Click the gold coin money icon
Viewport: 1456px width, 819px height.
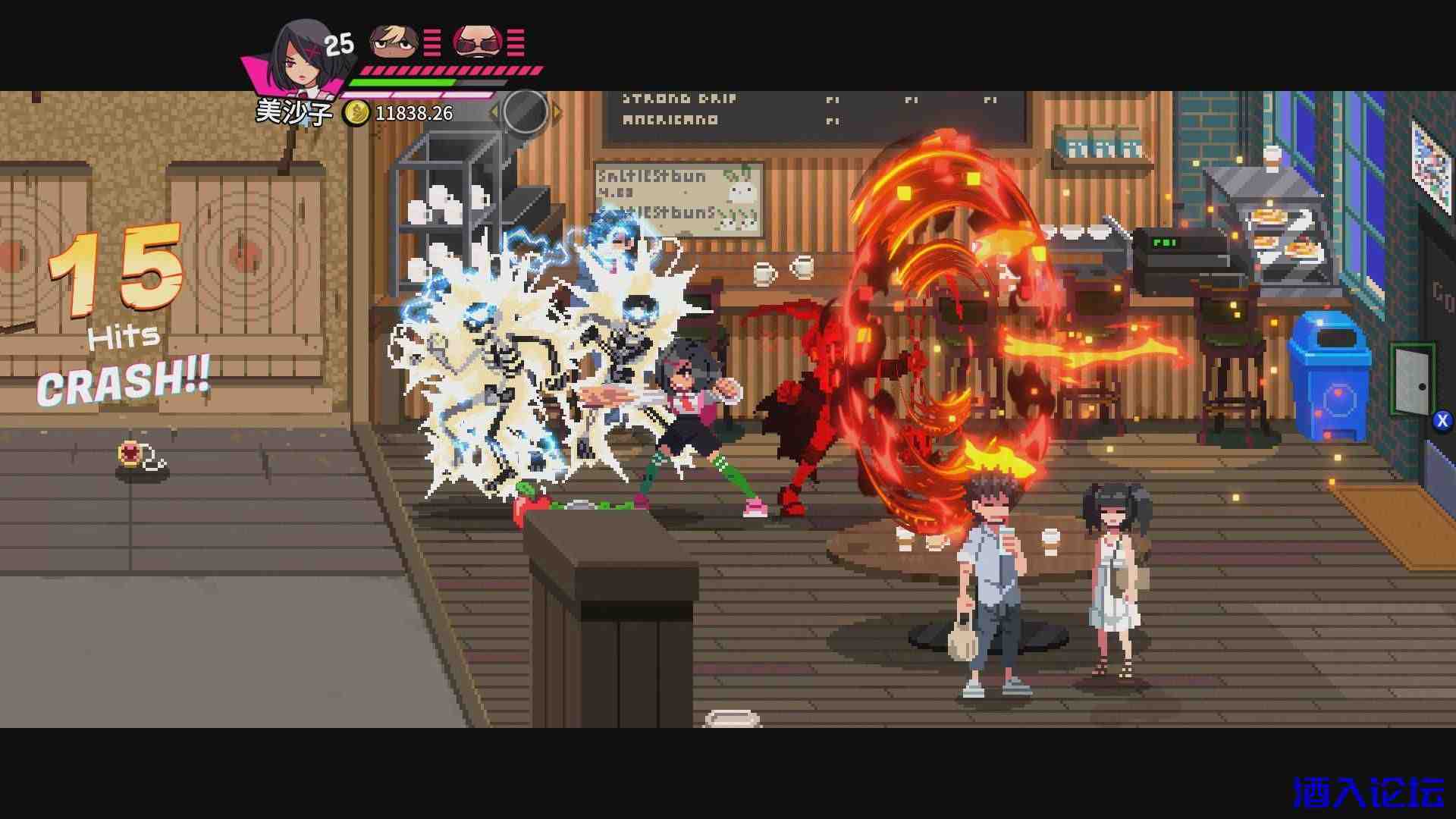tap(356, 114)
